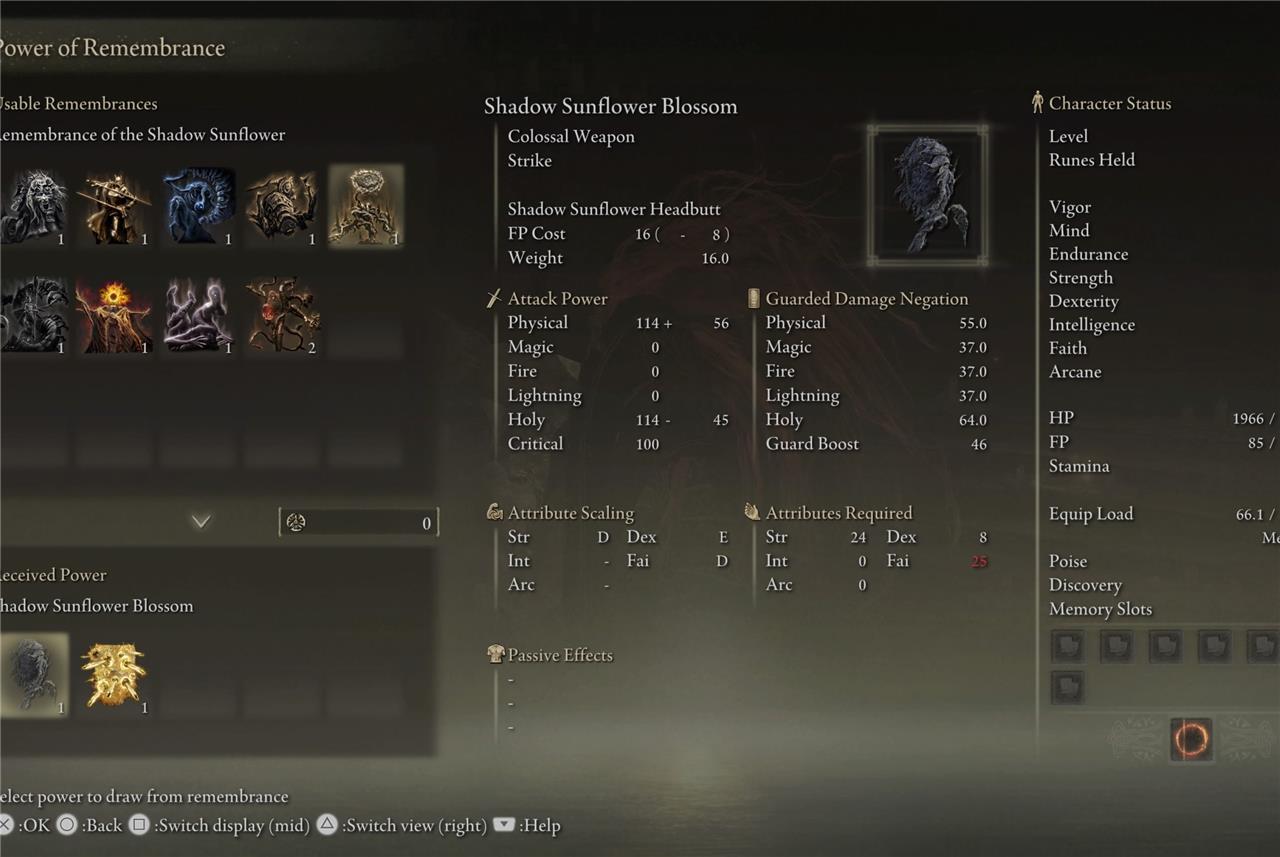Click the Shadow Sunflower Blossom preview image

927,196
